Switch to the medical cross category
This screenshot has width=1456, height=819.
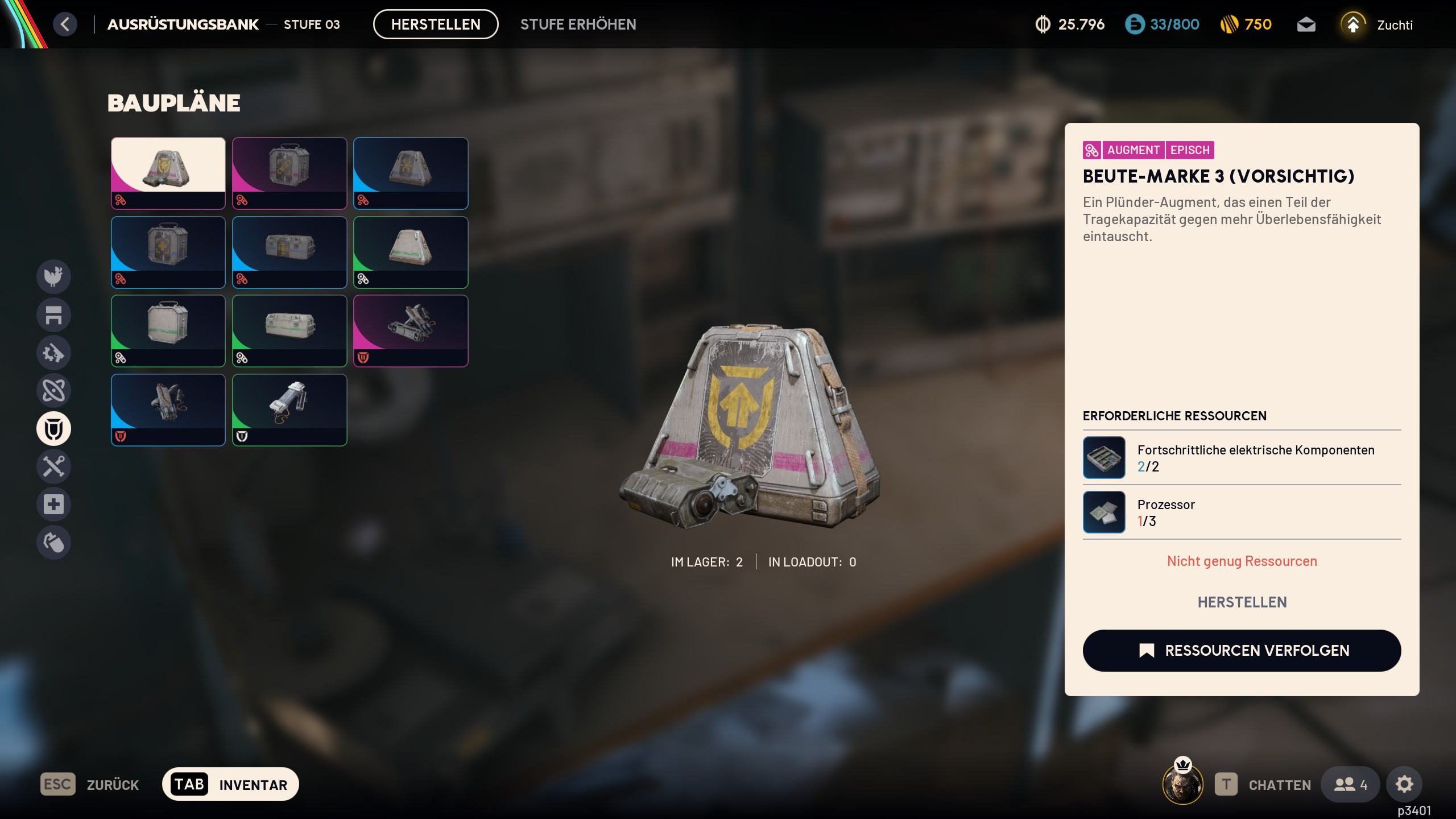53,504
